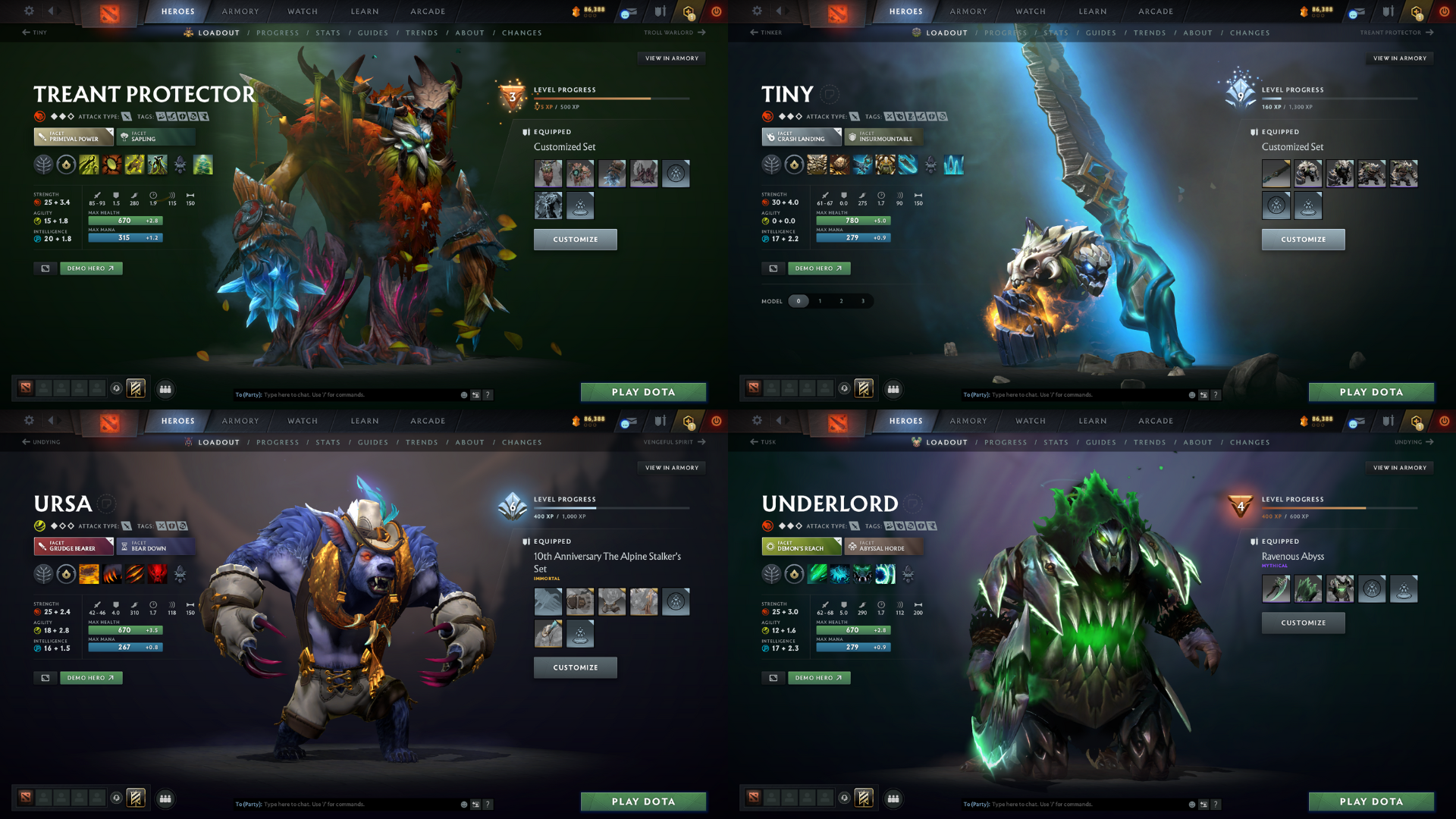Open VIEW IN ARMORY for Treant Protector
1456x819 pixels.
pyautogui.click(x=672, y=58)
